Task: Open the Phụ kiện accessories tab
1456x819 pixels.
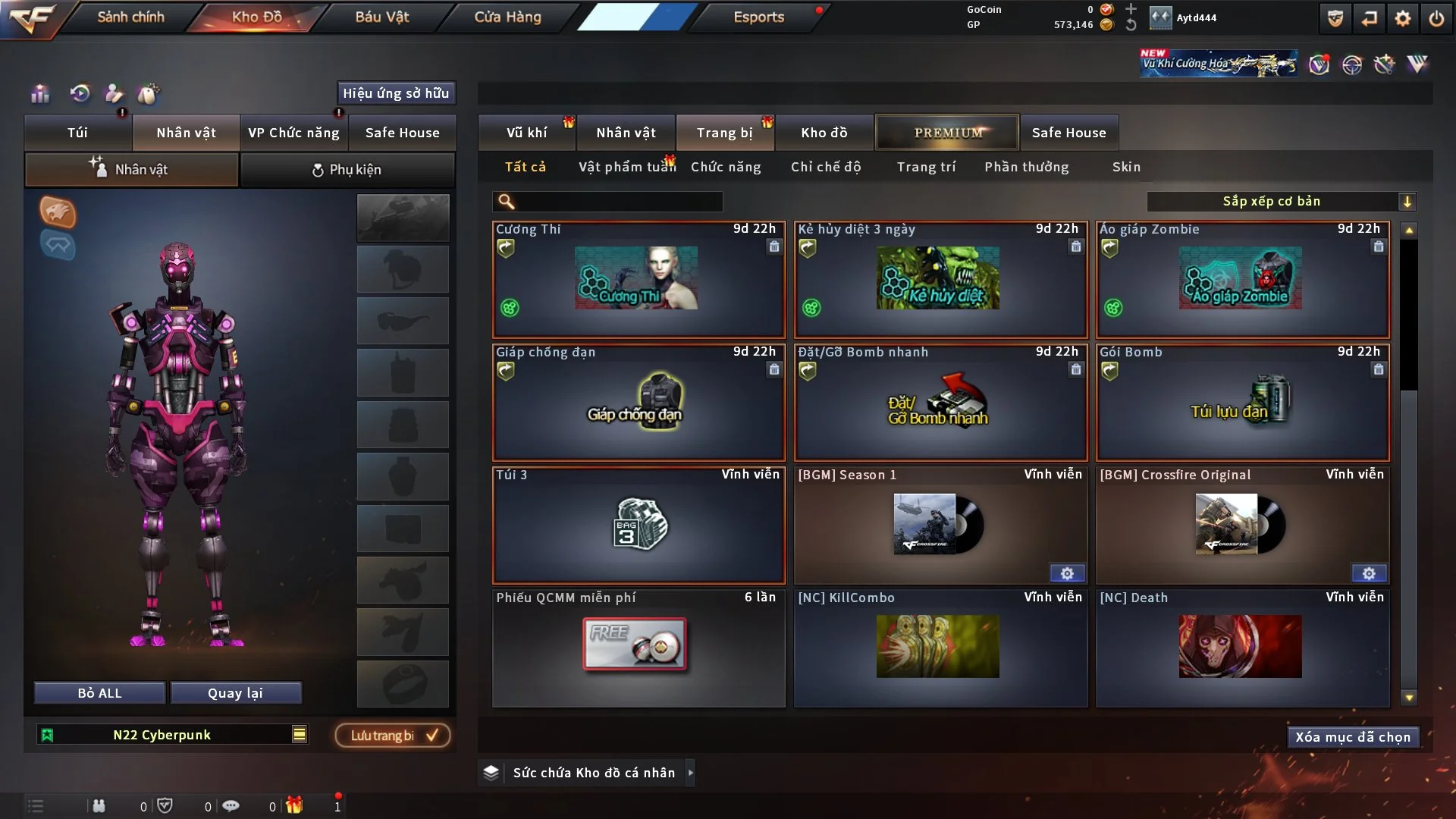Action: click(347, 170)
